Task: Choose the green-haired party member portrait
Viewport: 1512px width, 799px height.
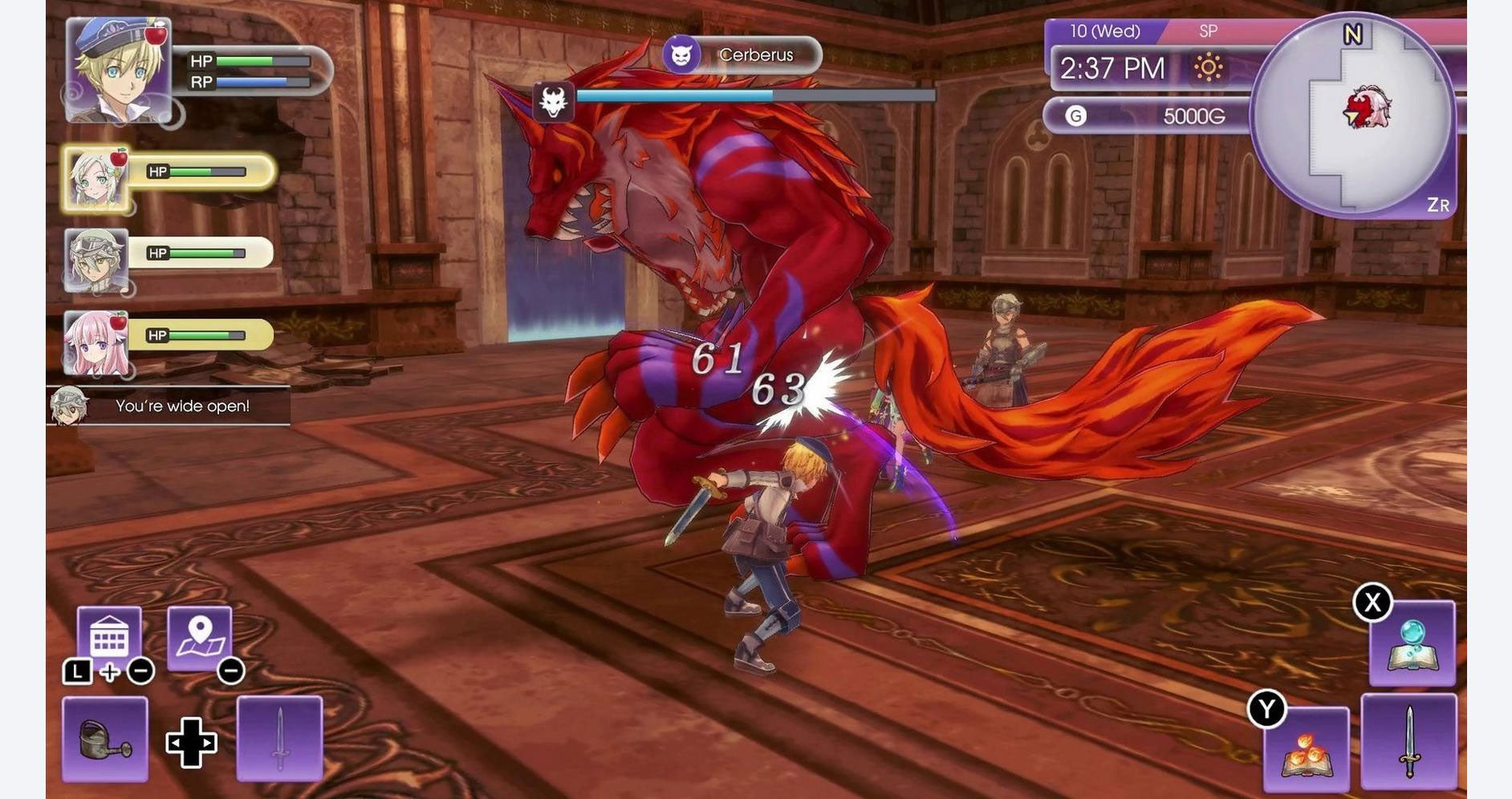Action: 96,180
